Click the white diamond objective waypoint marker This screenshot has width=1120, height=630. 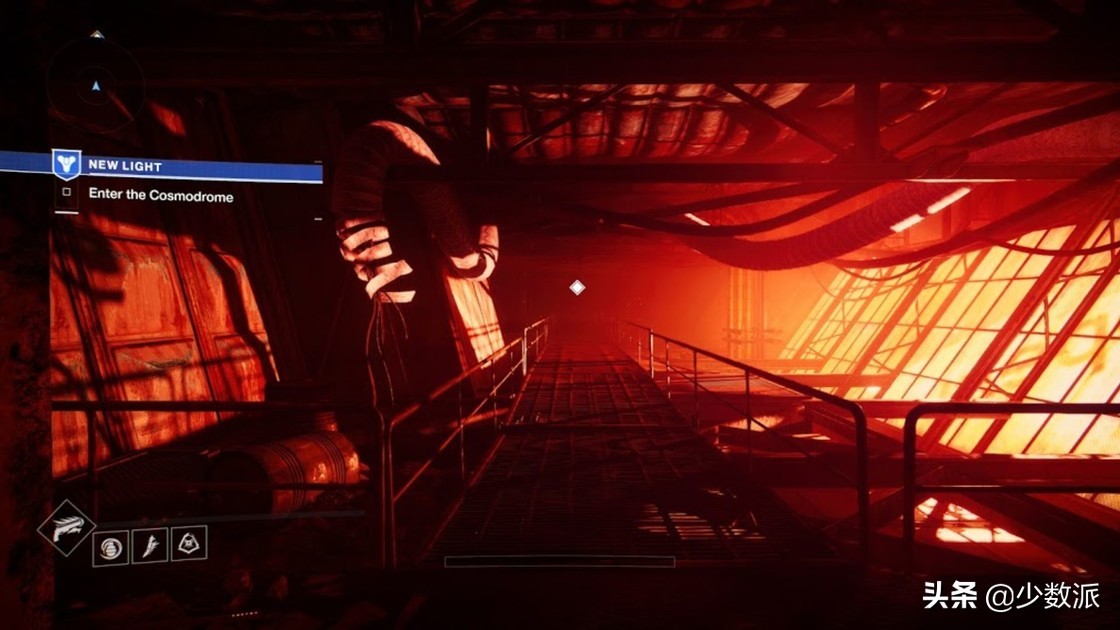(577, 288)
